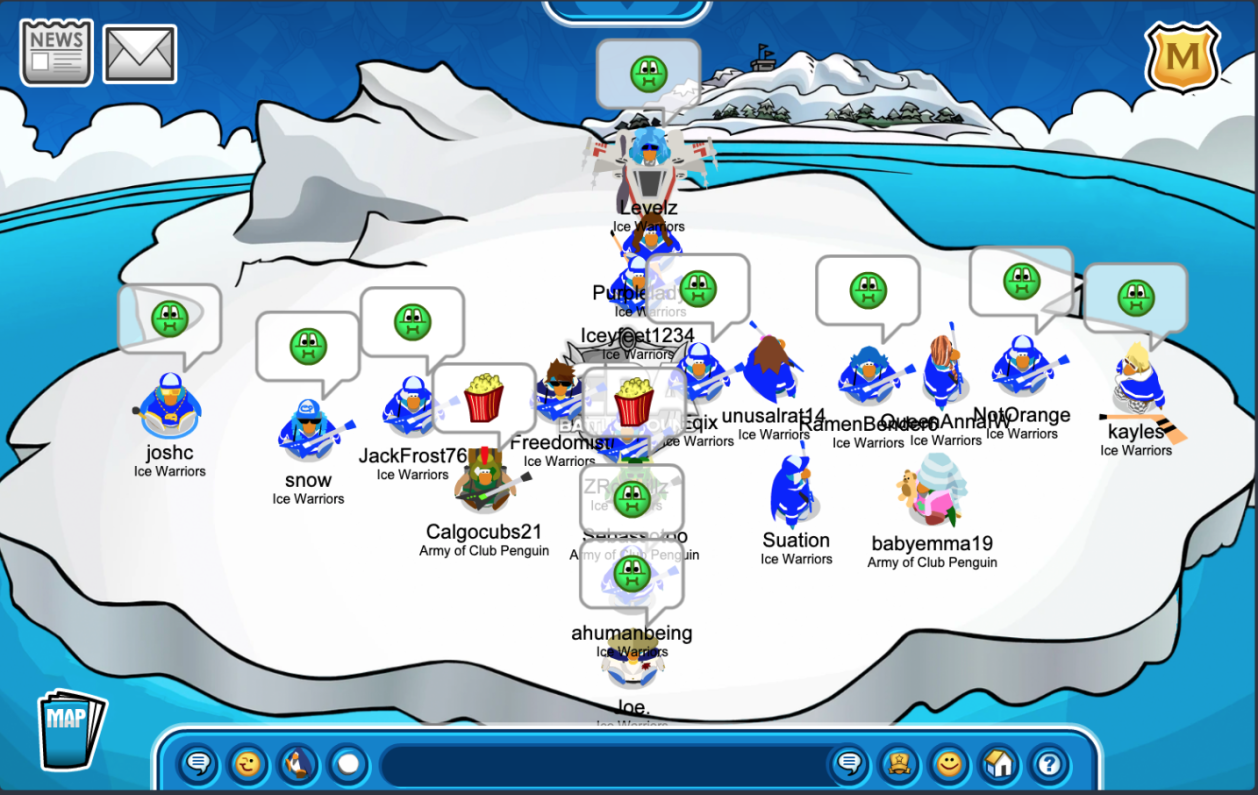Open the mail envelope inbox
The width and height of the screenshot is (1258, 795).
point(140,54)
